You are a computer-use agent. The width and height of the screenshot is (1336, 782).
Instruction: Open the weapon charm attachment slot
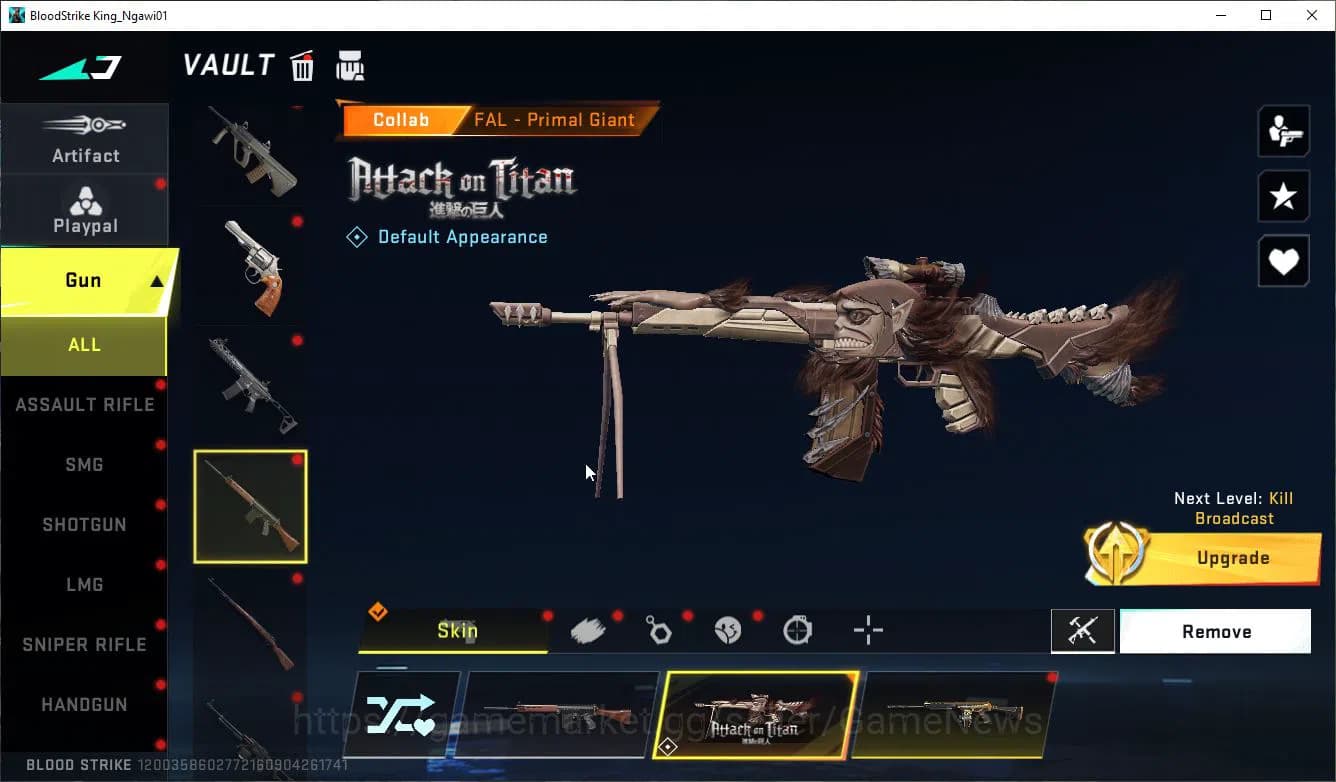pyautogui.click(x=659, y=629)
